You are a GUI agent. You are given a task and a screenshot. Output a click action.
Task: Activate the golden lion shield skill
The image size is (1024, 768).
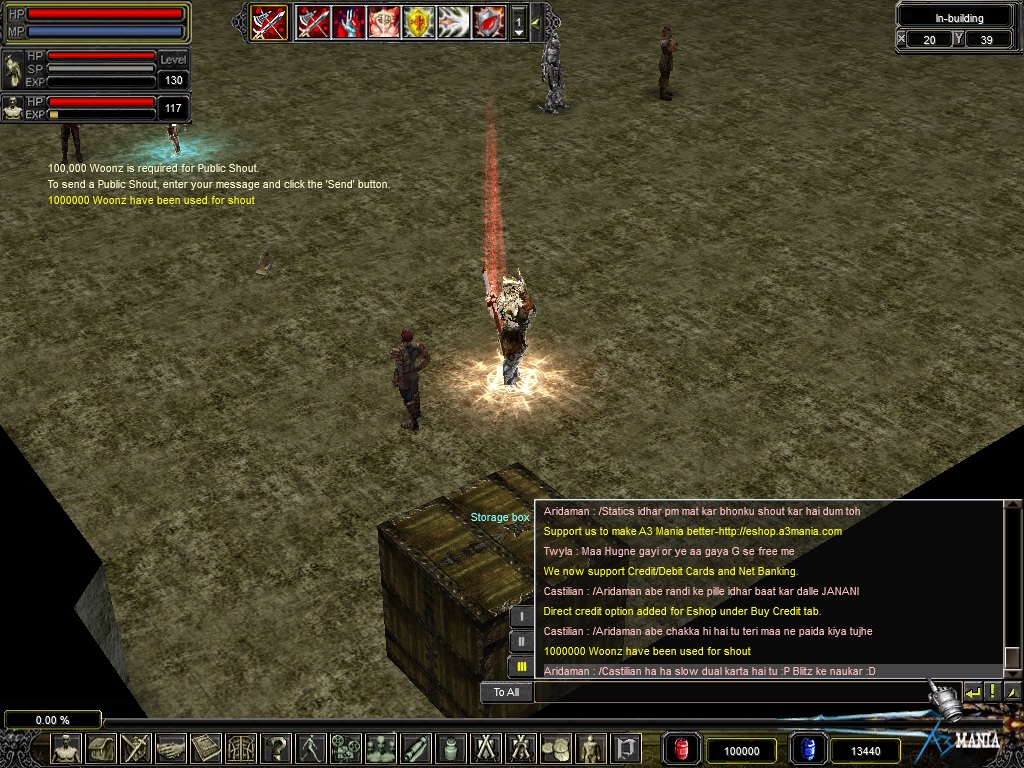418,22
